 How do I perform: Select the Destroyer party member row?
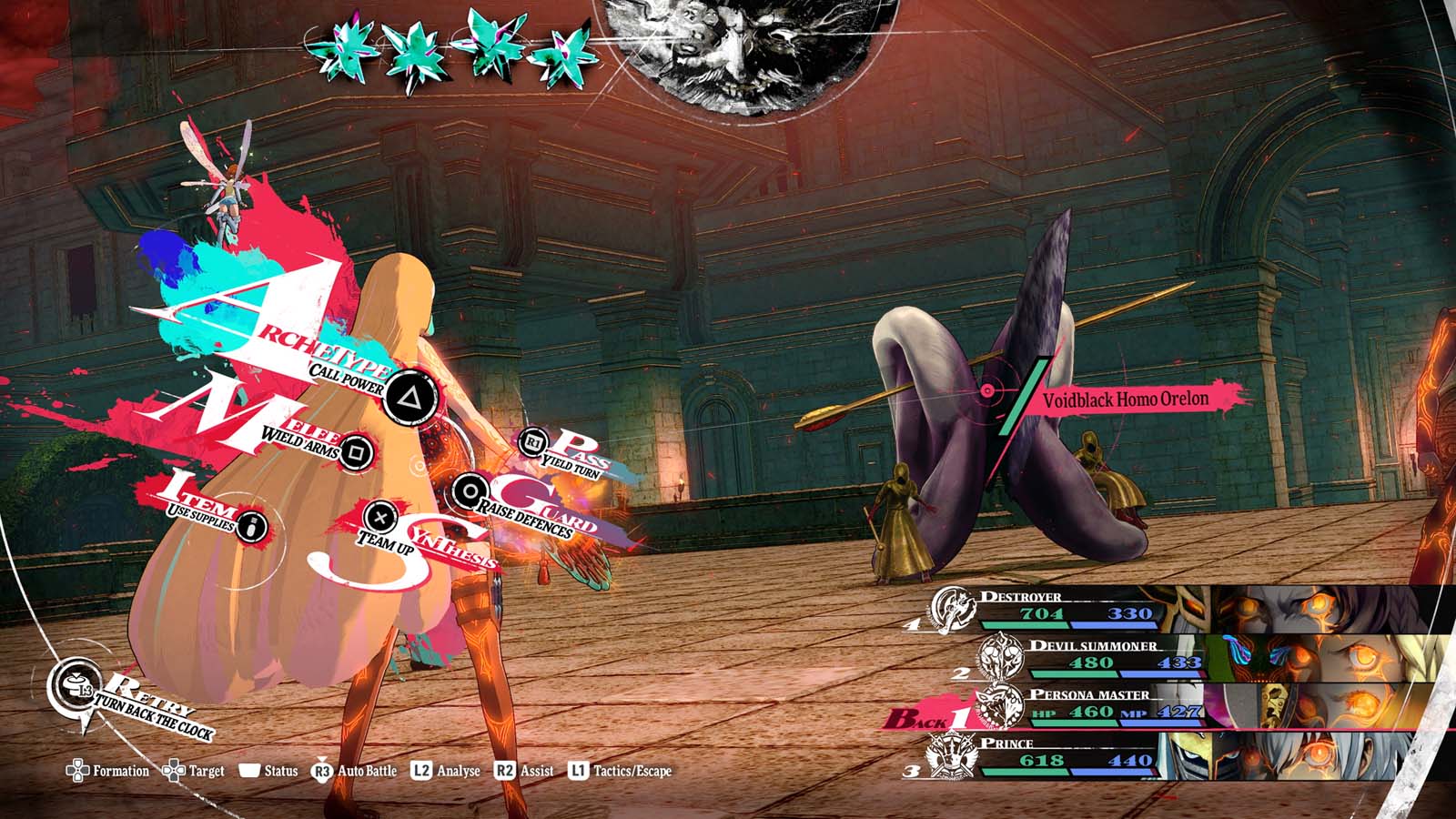coord(1074,607)
